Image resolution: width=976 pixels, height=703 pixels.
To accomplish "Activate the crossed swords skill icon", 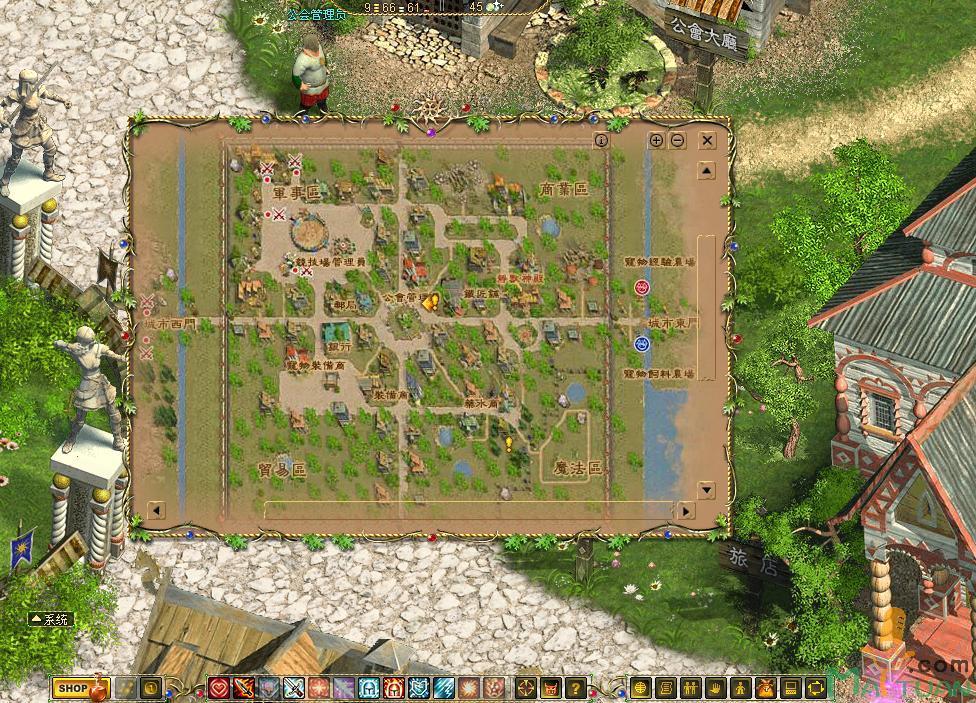I will click(294, 688).
